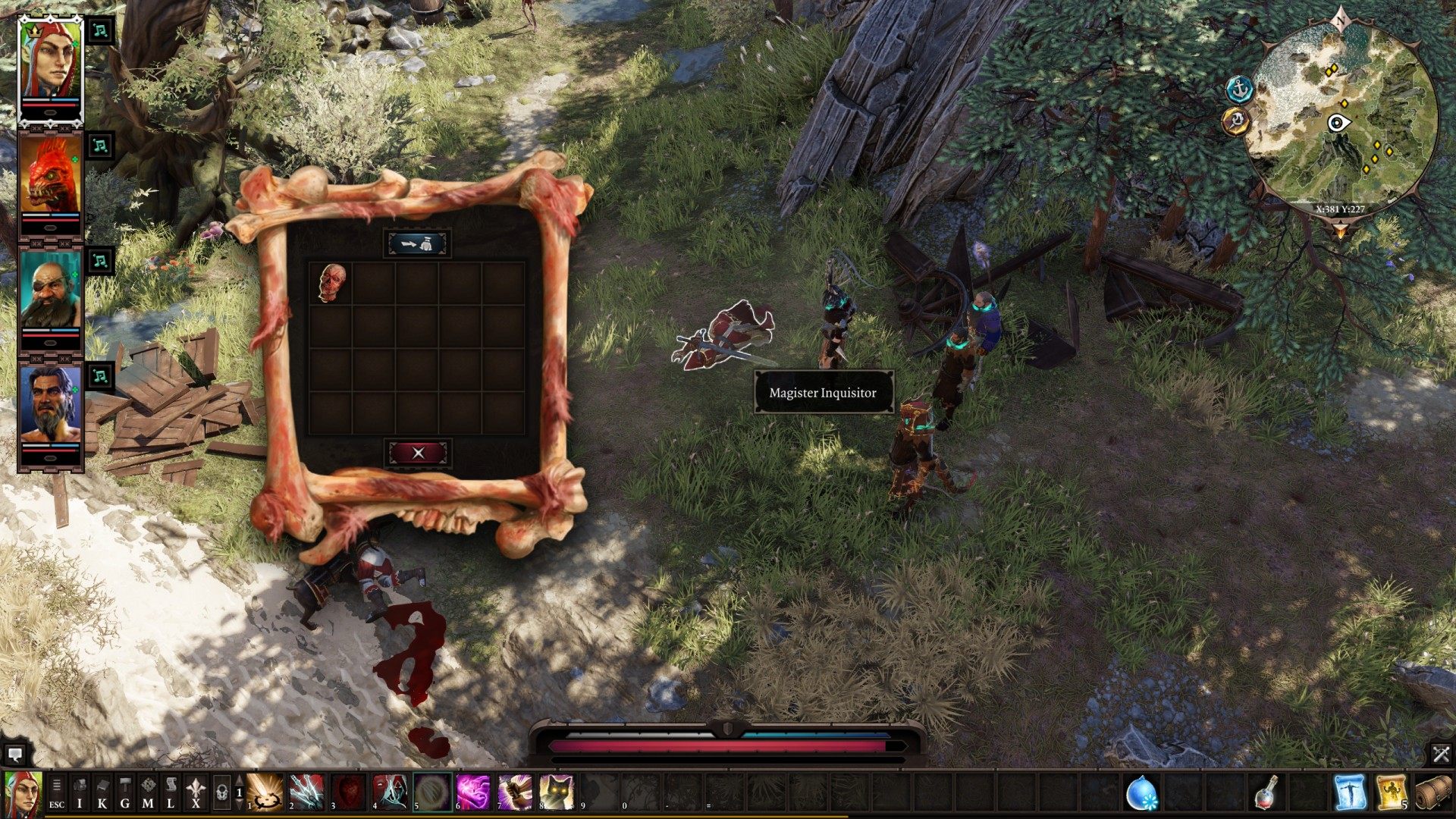Open the crafting hammer G button

tap(125, 793)
